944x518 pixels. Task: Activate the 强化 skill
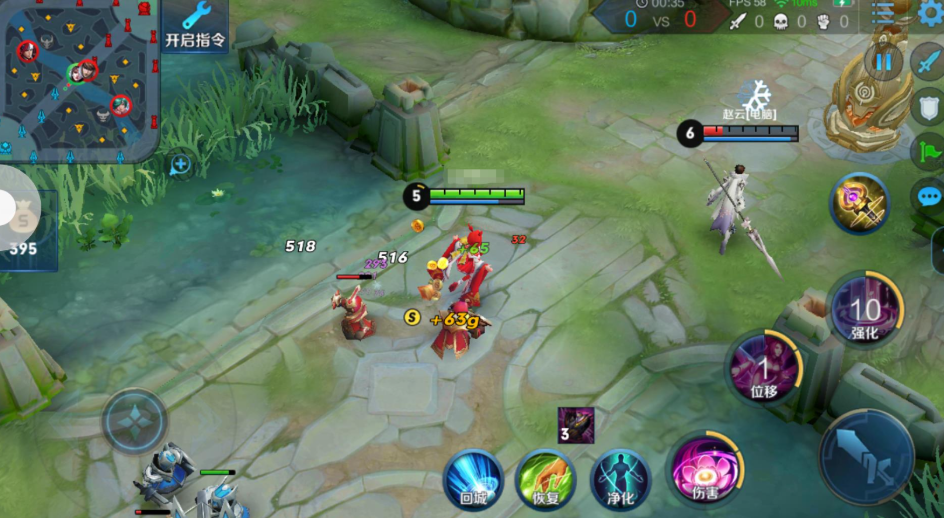(x=865, y=309)
